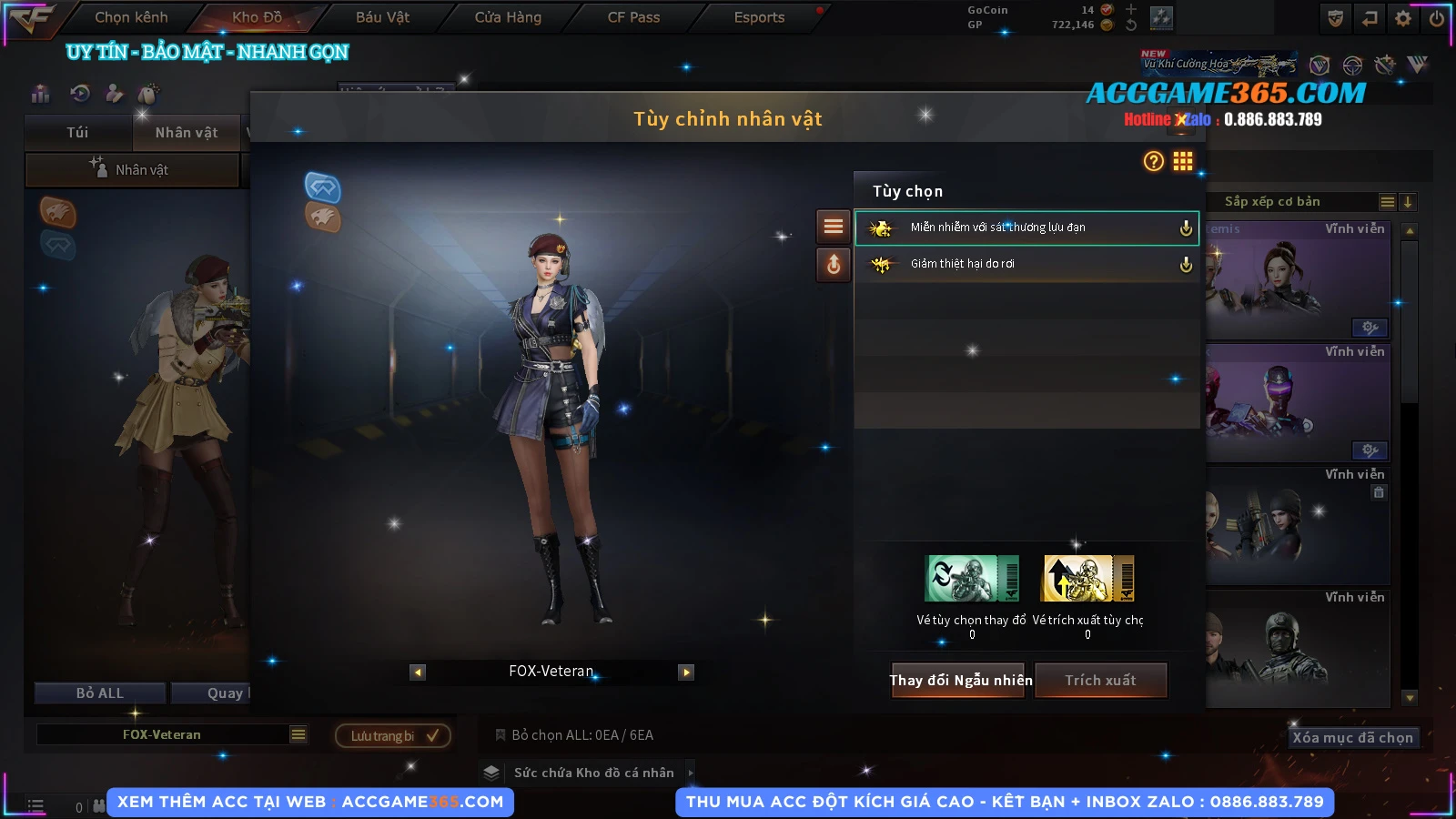
Task: Click Xóa mục đã chọn button
Action: point(1352,738)
